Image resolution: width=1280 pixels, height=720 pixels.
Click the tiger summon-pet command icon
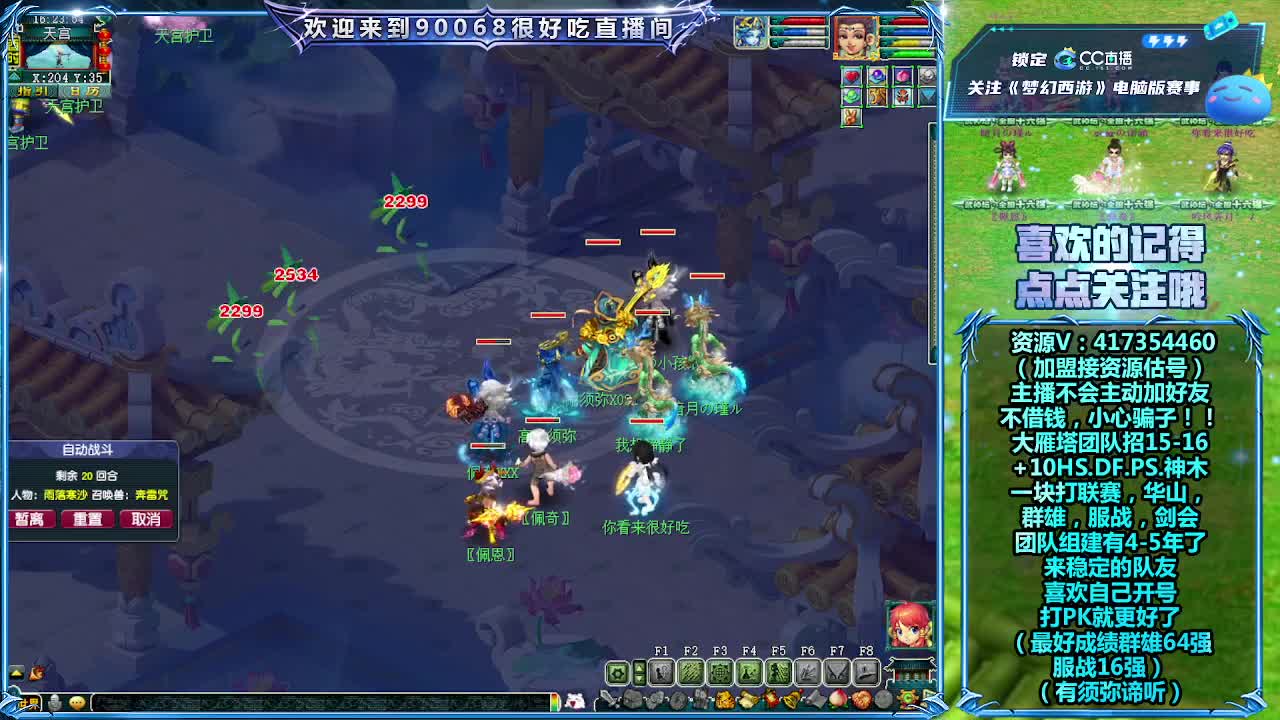tap(877, 97)
